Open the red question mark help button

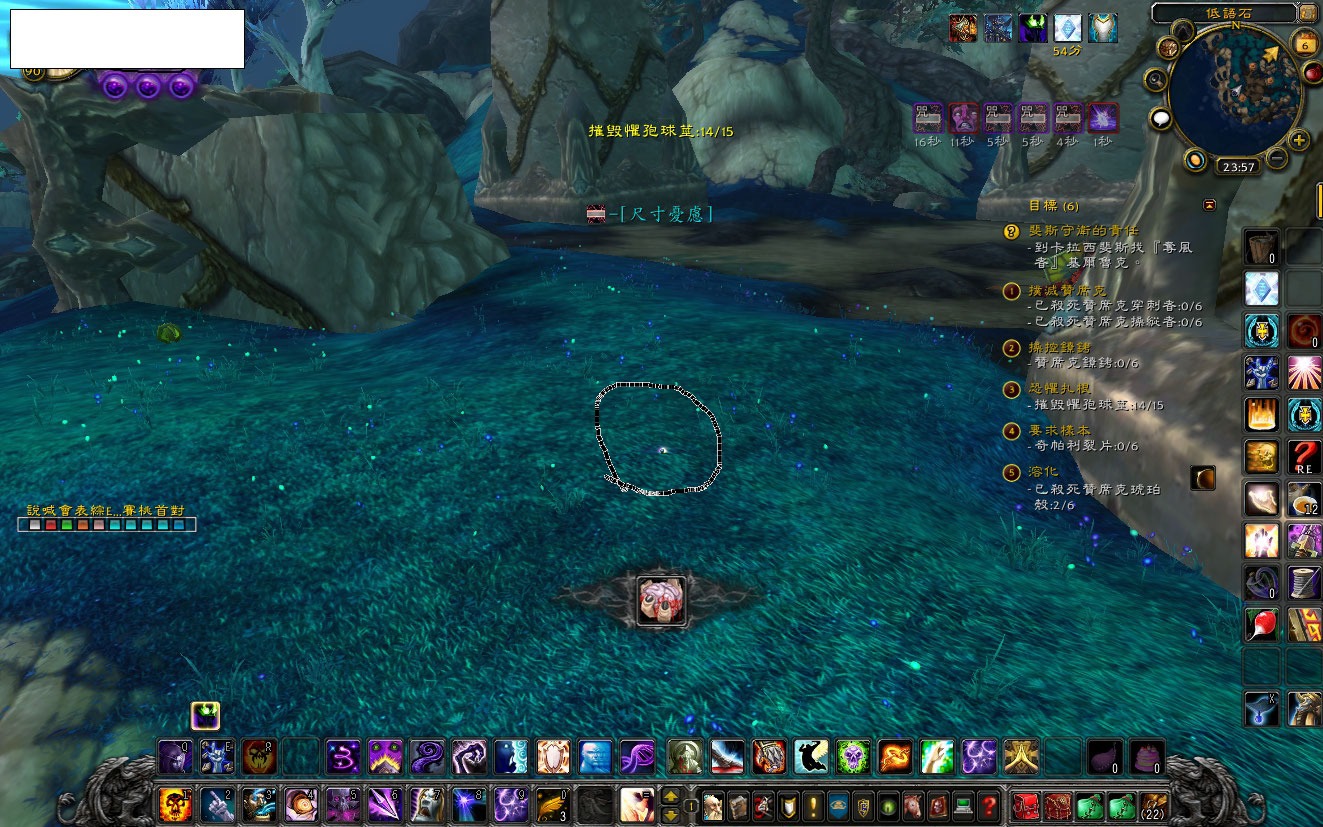pyautogui.click(x=988, y=804)
